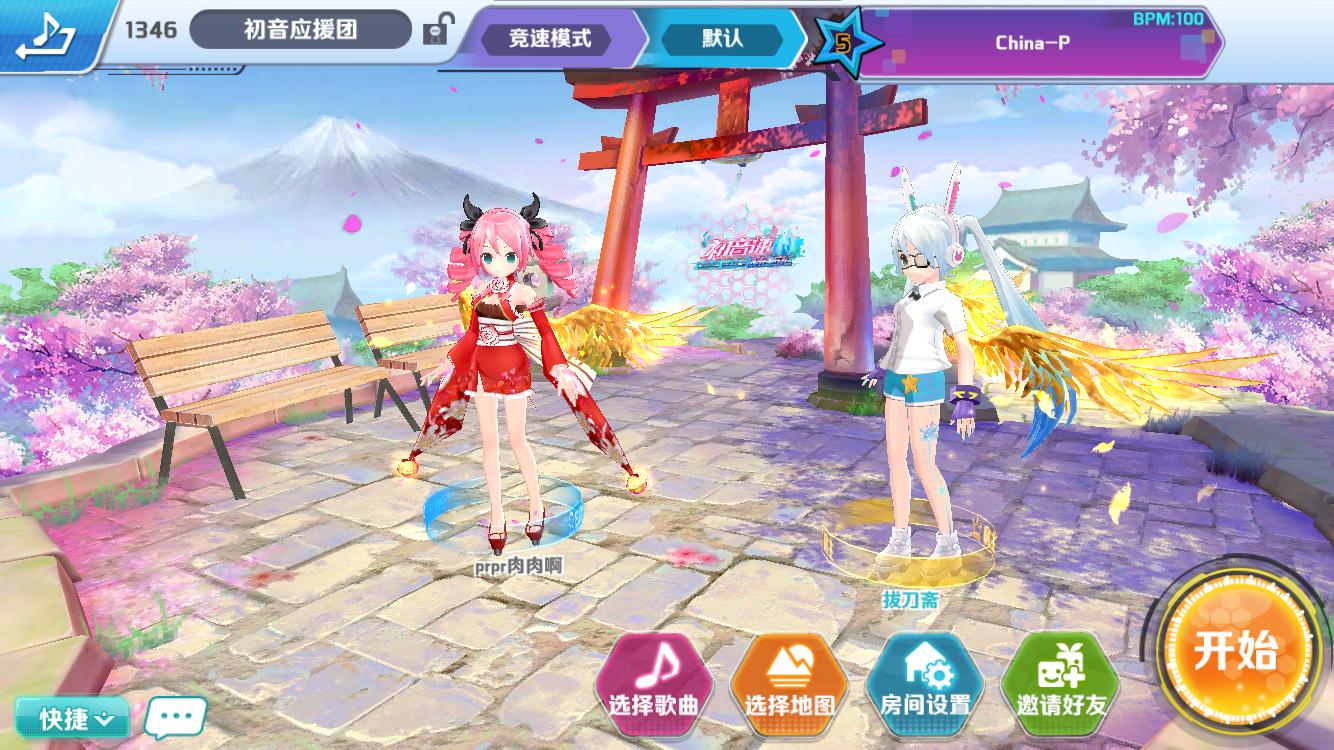
Task: Open the chat speech bubble
Action: [176, 716]
